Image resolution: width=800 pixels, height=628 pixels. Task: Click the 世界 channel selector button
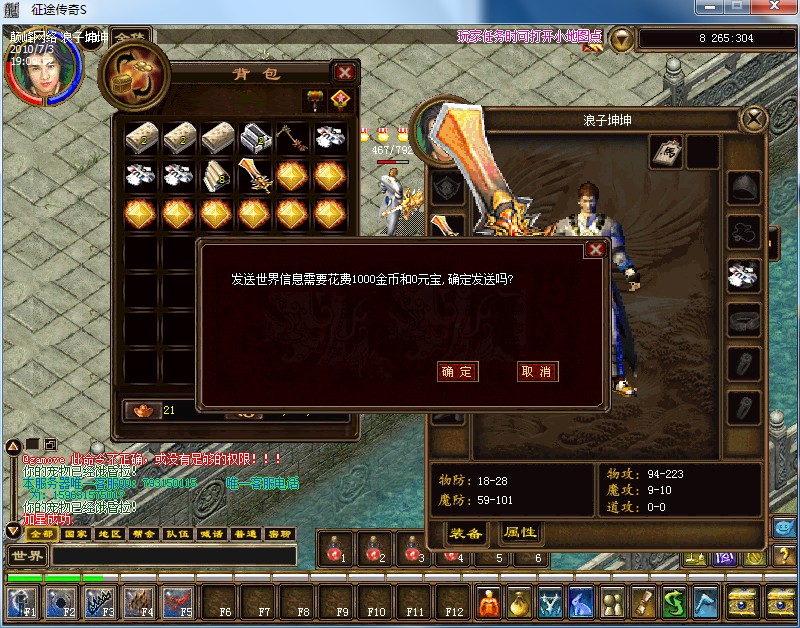[x=26, y=555]
